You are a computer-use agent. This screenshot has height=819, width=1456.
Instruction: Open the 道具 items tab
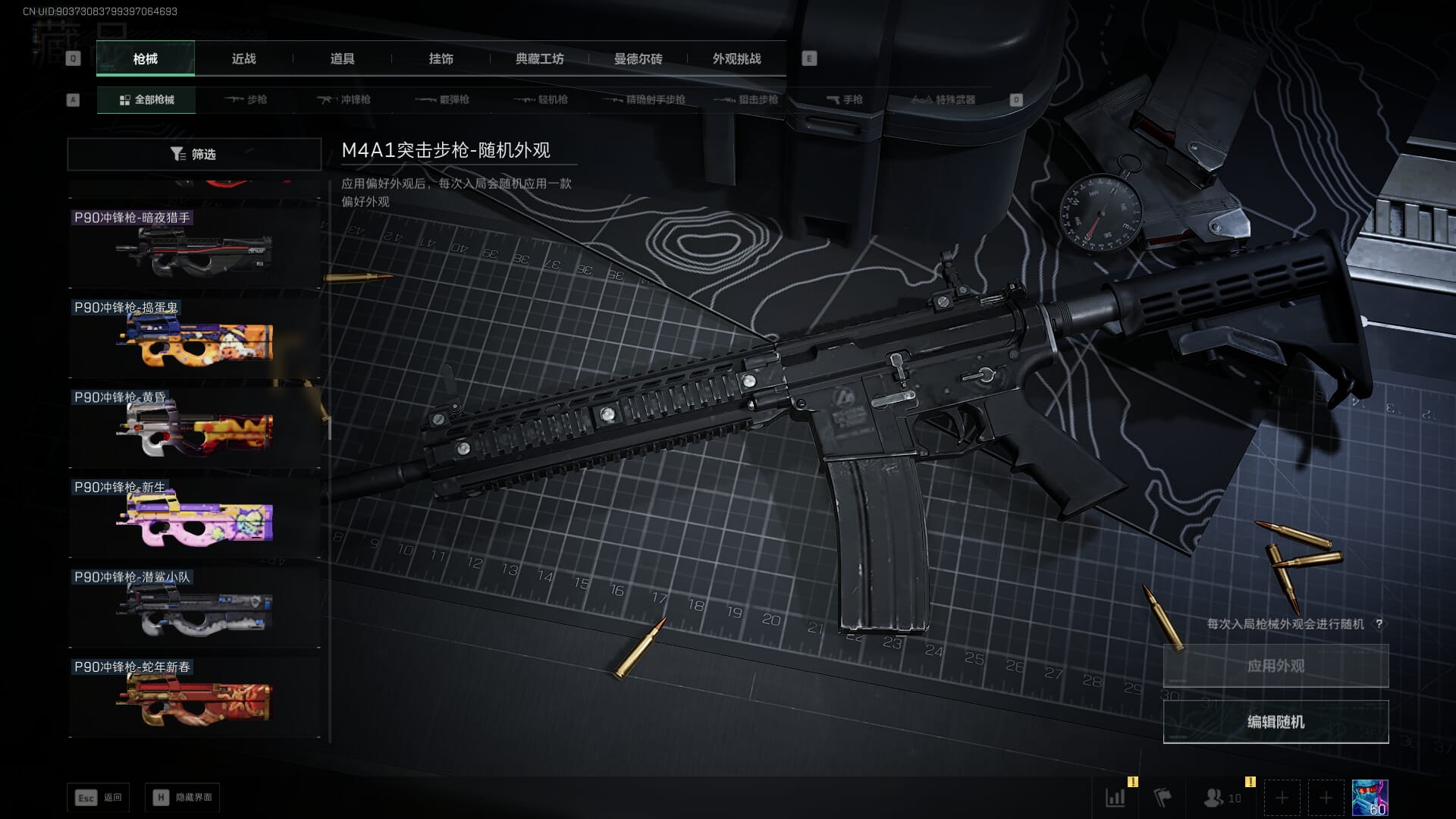coord(342,58)
